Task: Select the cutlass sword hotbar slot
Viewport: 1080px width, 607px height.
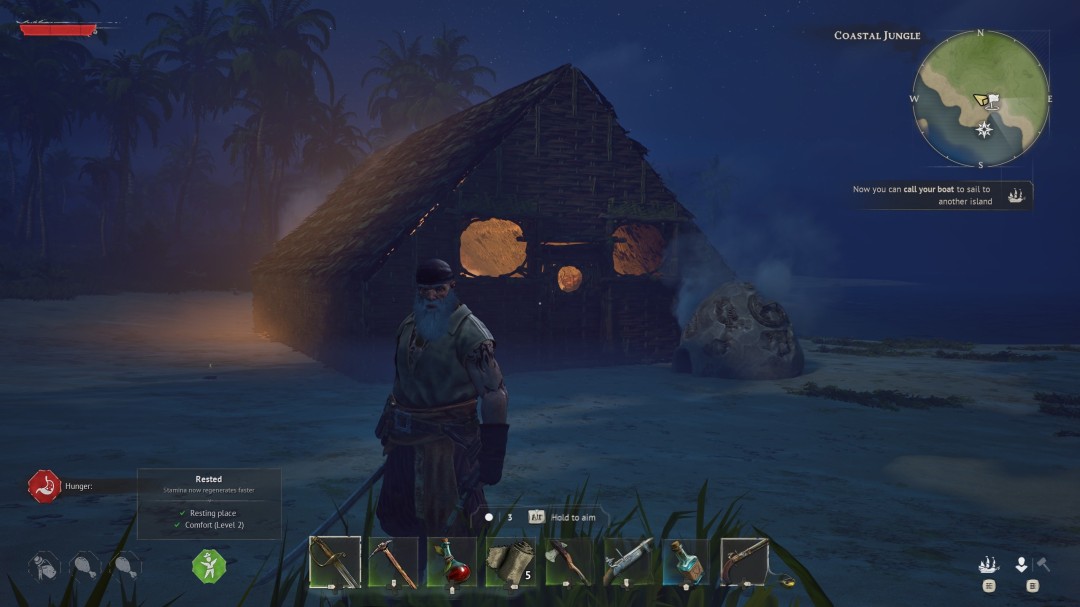Action: [x=335, y=561]
